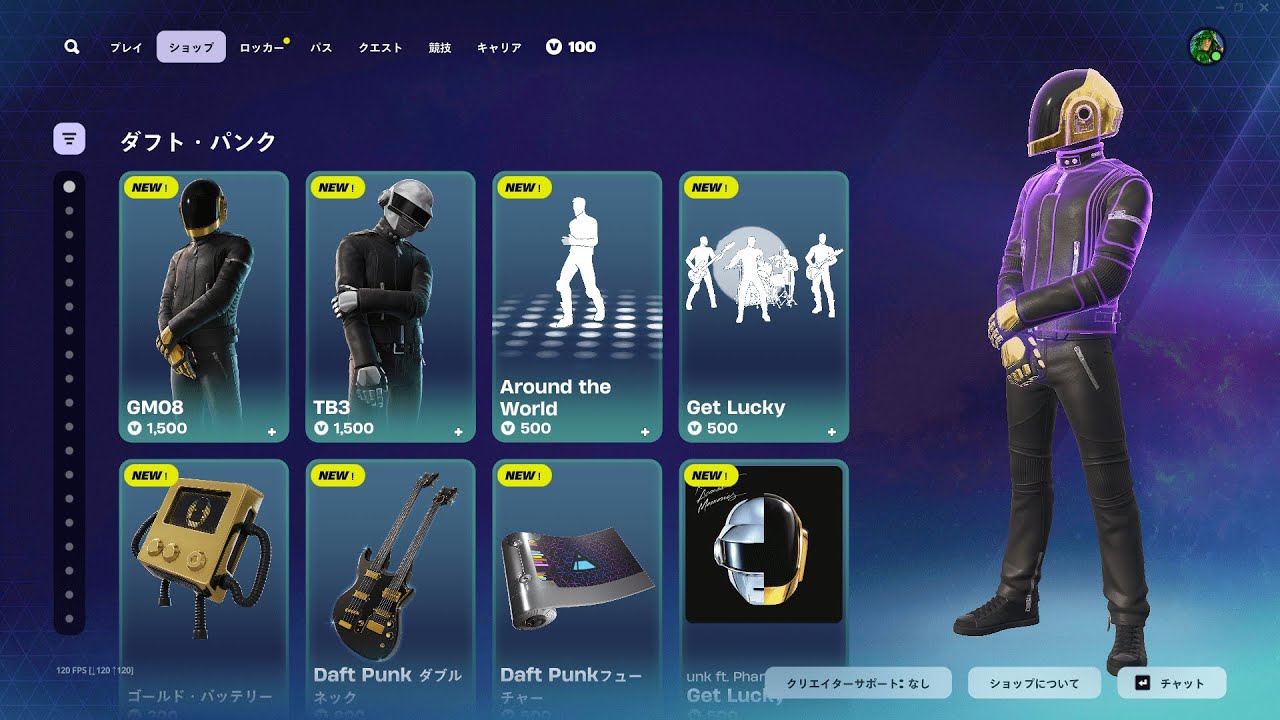Image resolution: width=1280 pixels, height=720 pixels.
Task: Go to the パス tab
Action: coord(321,47)
